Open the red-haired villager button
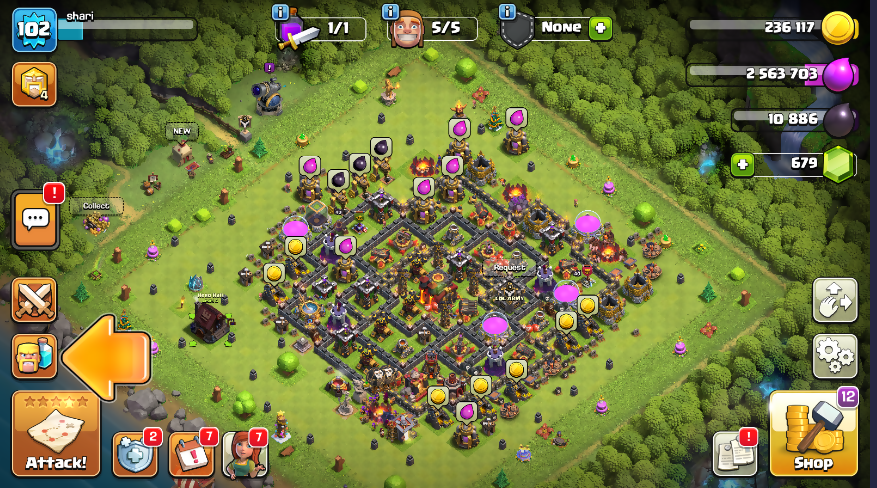Image resolution: width=877 pixels, height=488 pixels. coord(244,454)
